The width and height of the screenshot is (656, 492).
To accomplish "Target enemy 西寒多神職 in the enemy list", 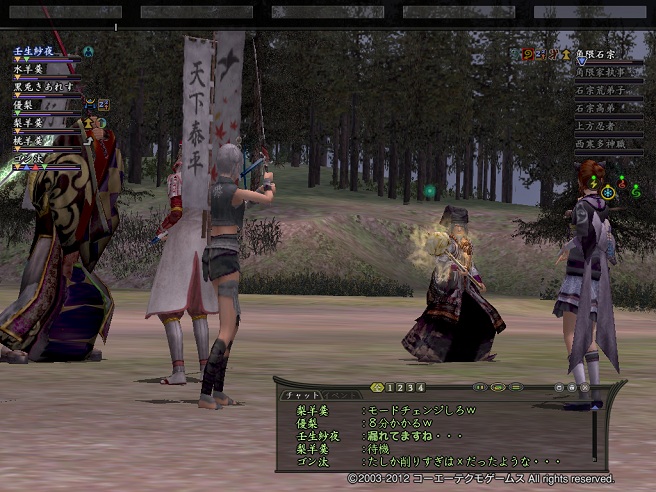I will [602, 144].
